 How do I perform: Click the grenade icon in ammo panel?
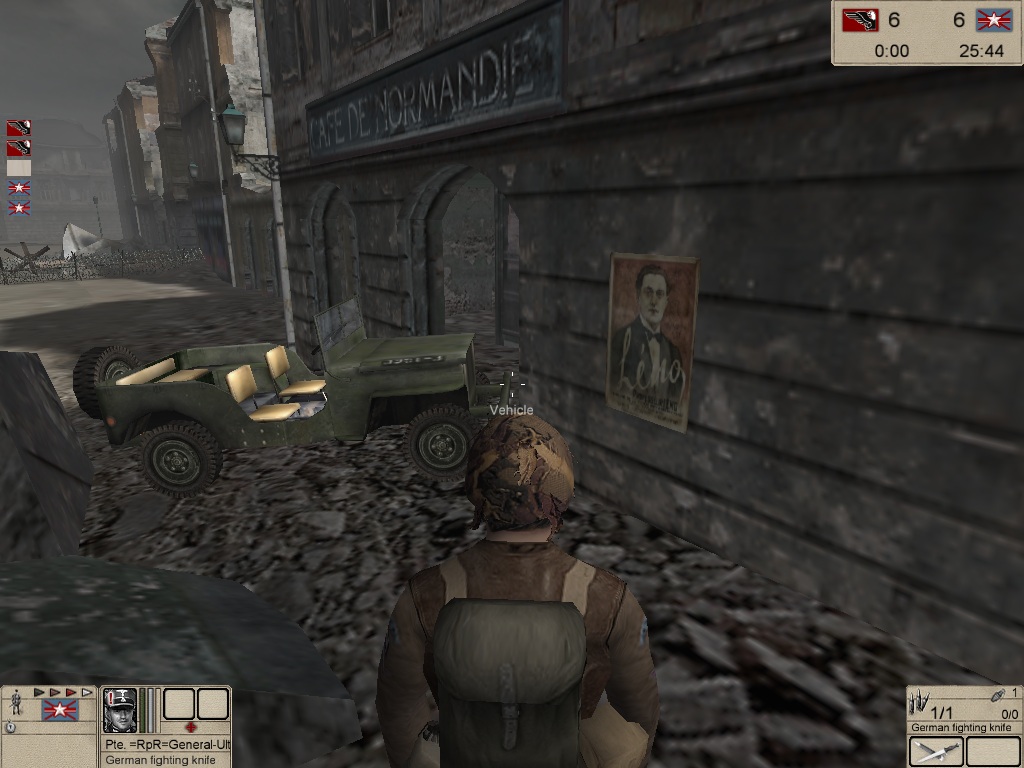[998, 694]
